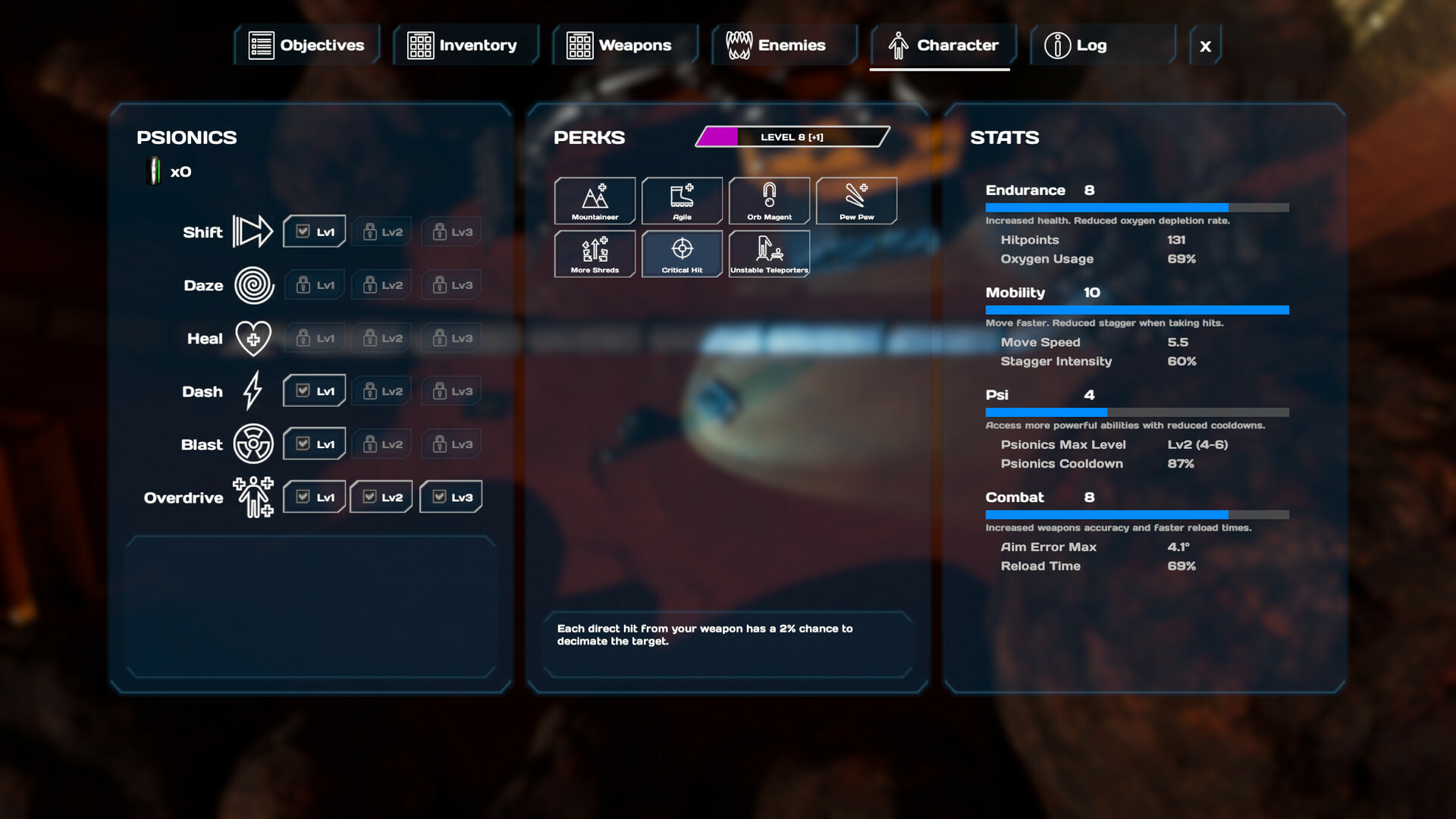Unlock Shift Lv2 upgrade

click(381, 231)
